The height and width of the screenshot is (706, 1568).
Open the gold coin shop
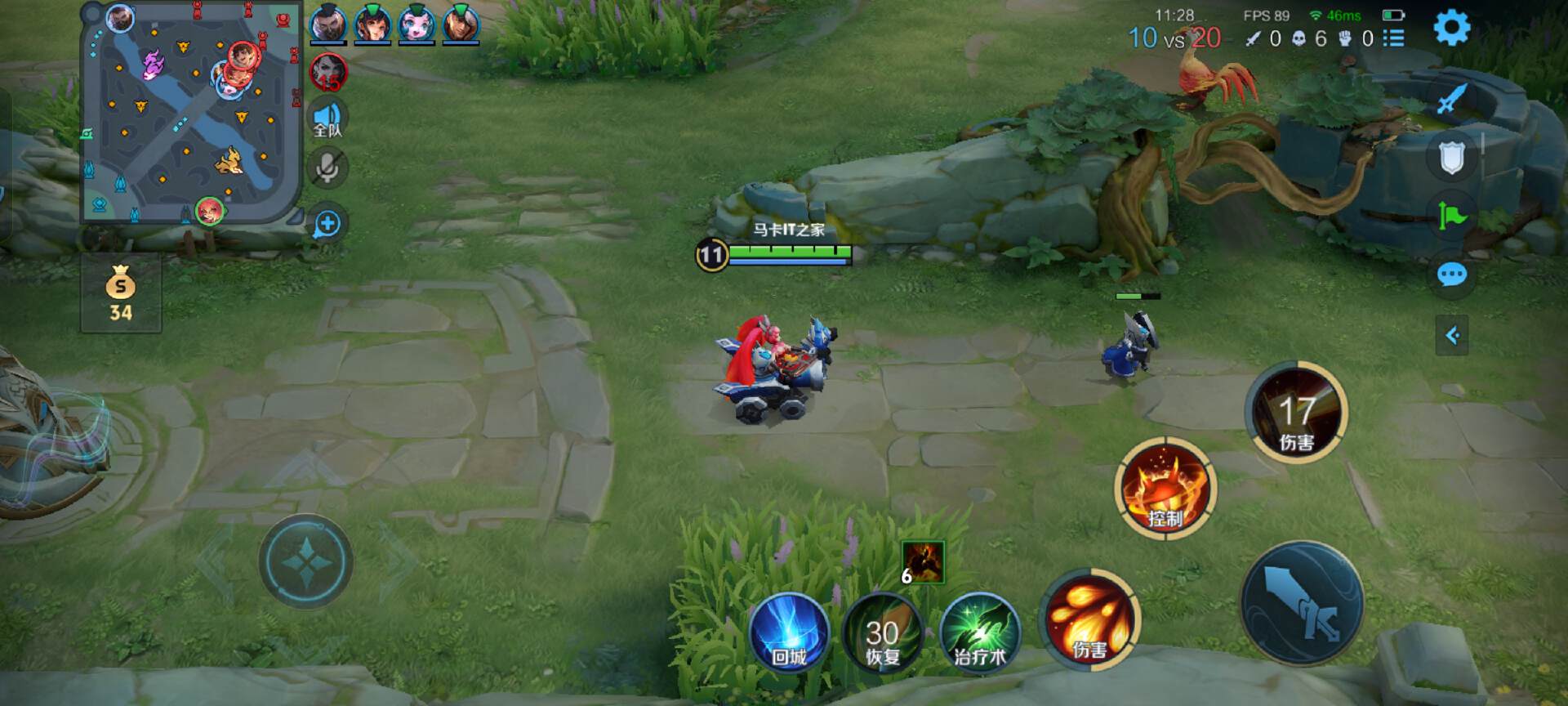click(x=121, y=293)
